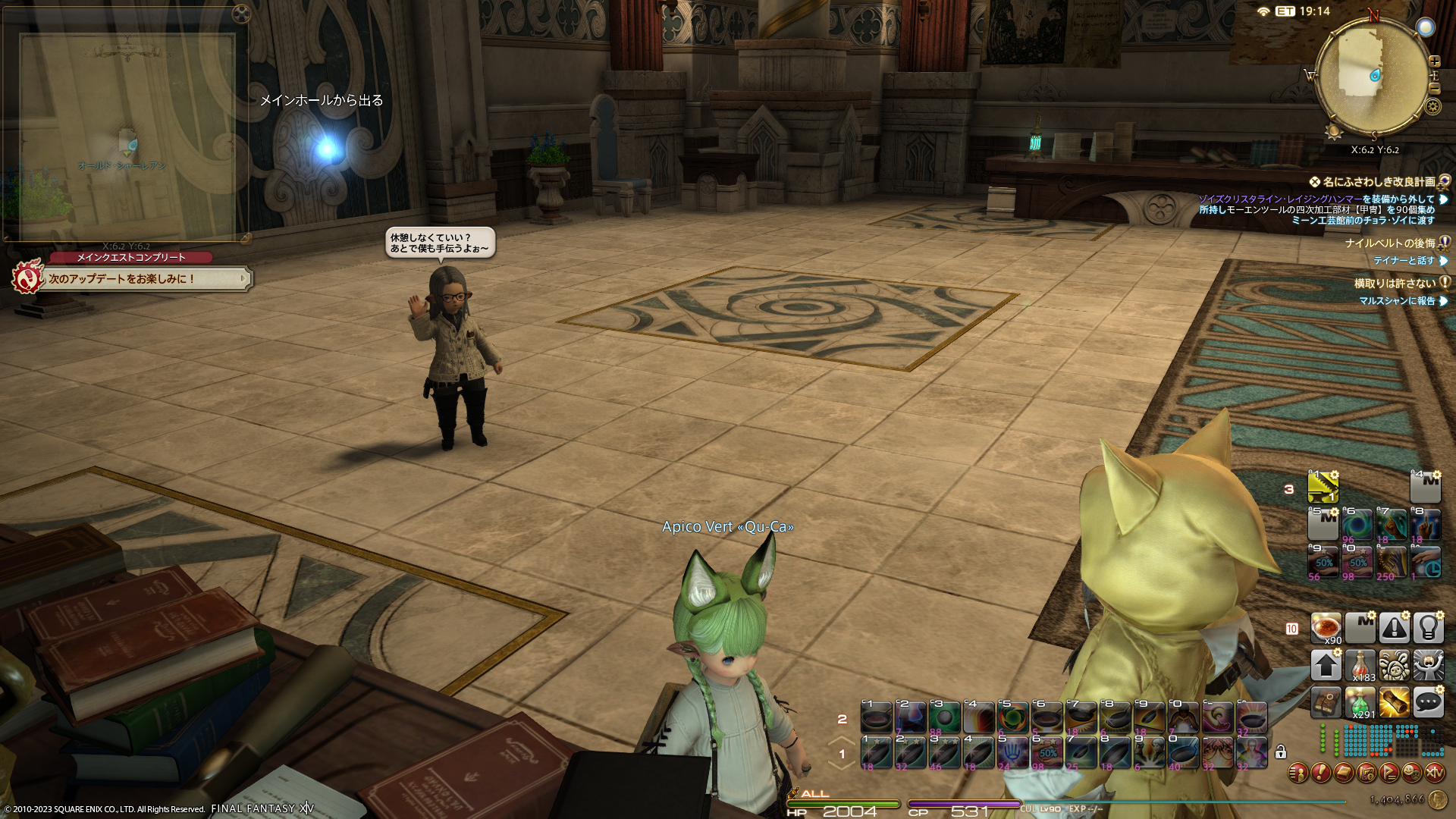Viewport: 1456px width, 819px height.
Task: Use the orange potion stack of 183
Action: 1360,666
